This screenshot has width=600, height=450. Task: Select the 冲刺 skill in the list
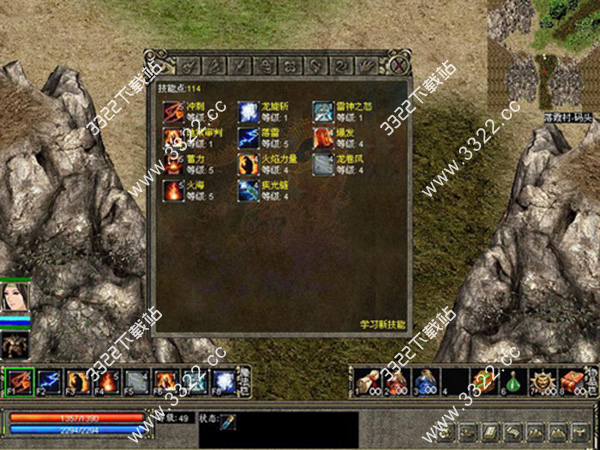point(172,111)
